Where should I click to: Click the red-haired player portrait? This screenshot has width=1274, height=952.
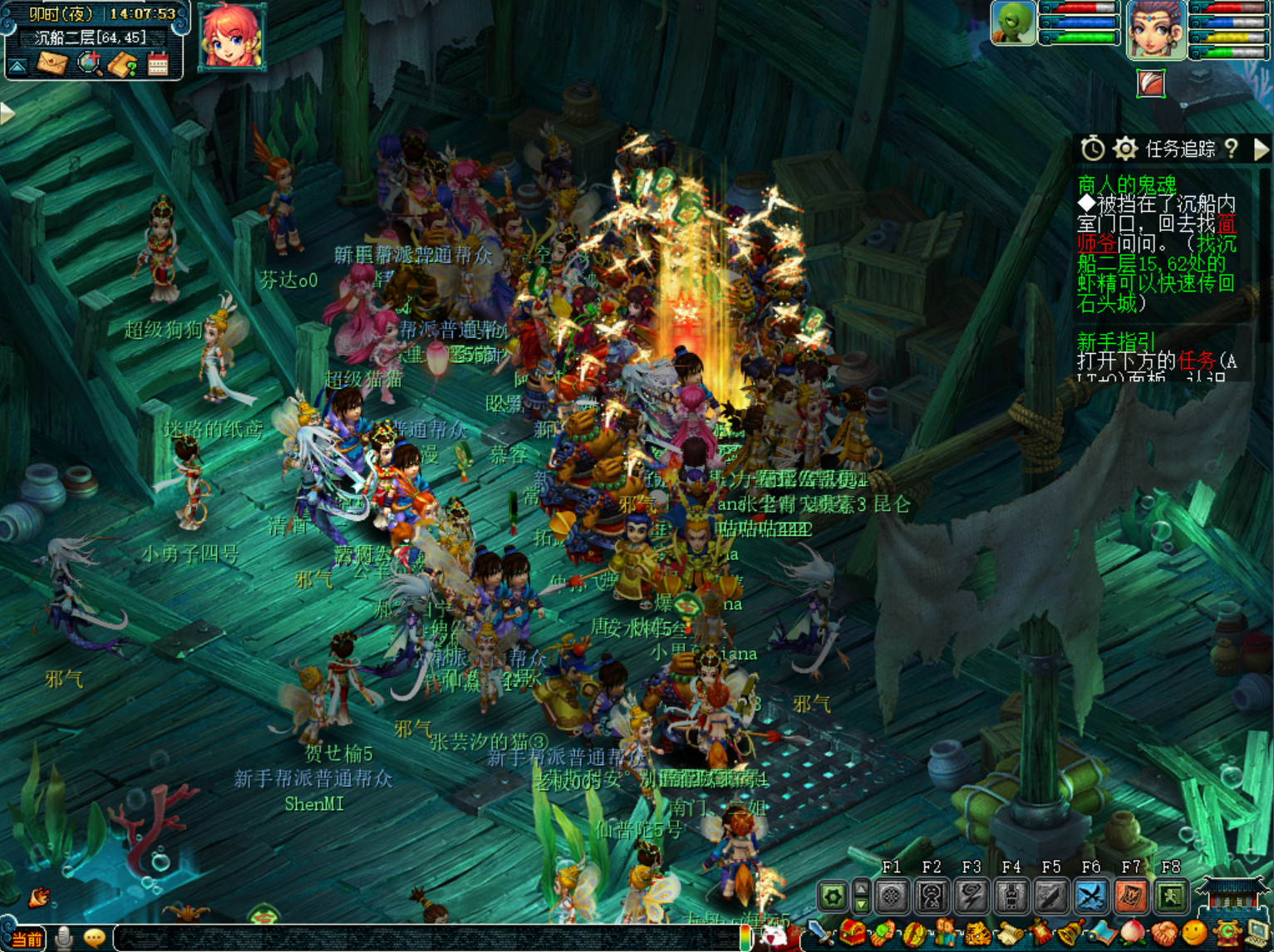point(231,36)
